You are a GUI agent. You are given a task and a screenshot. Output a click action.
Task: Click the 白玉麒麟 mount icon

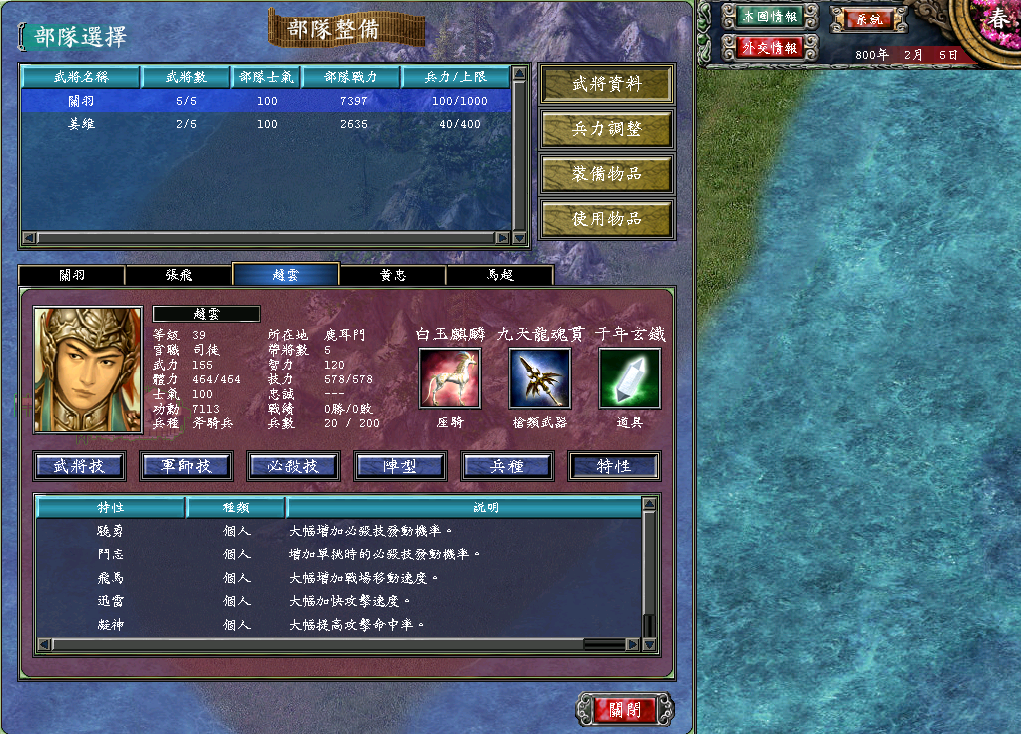pyautogui.click(x=449, y=378)
